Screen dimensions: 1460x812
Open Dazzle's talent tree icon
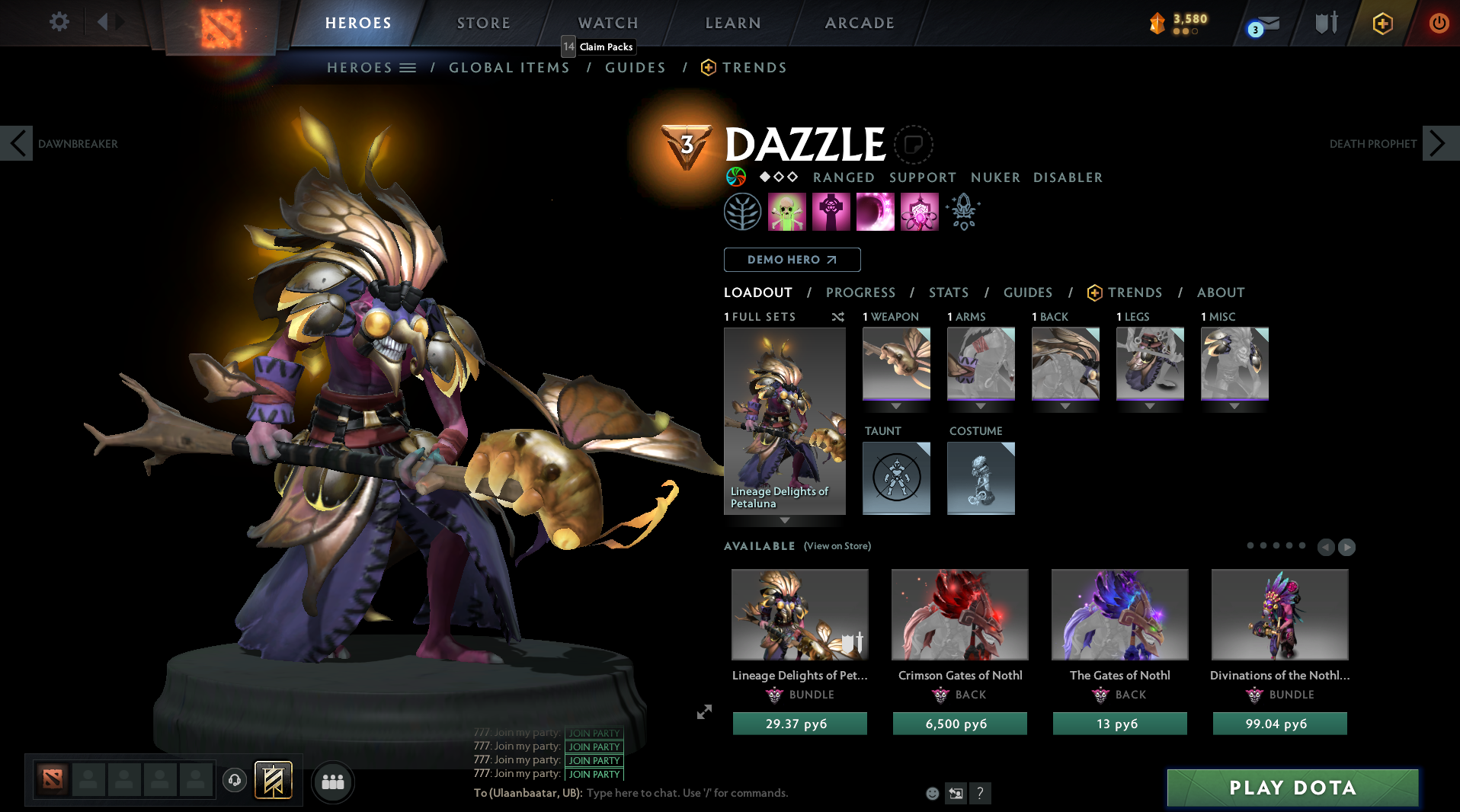pyautogui.click(x=743, y=212)
